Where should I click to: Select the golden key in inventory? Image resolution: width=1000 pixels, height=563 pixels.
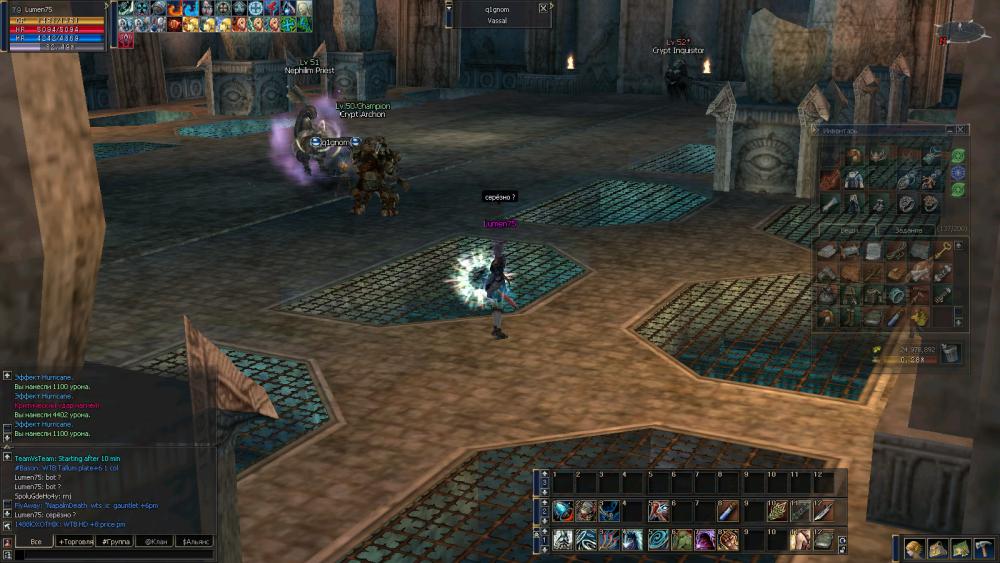pyautogui.click(x=943, y=250)
